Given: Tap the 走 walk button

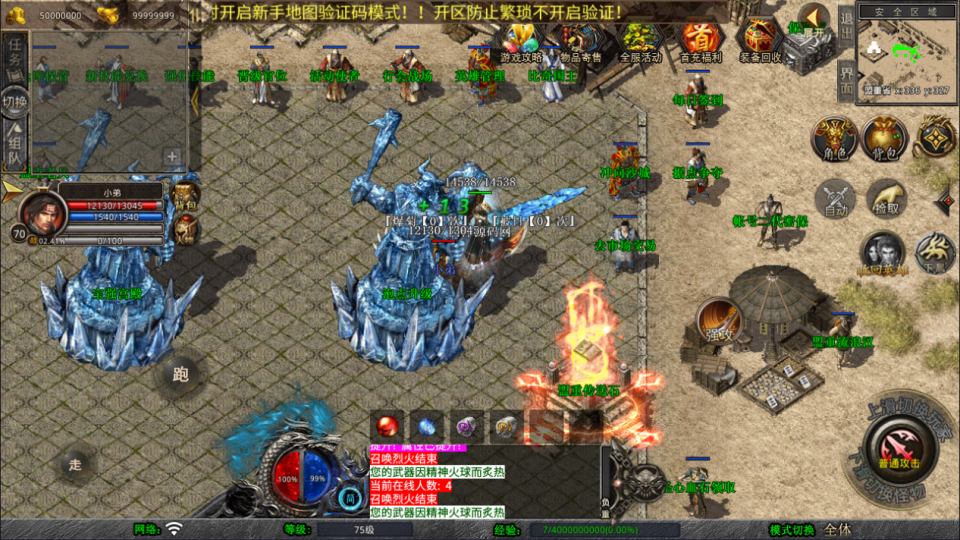Looking at the screenshot, I should point(75,463).
